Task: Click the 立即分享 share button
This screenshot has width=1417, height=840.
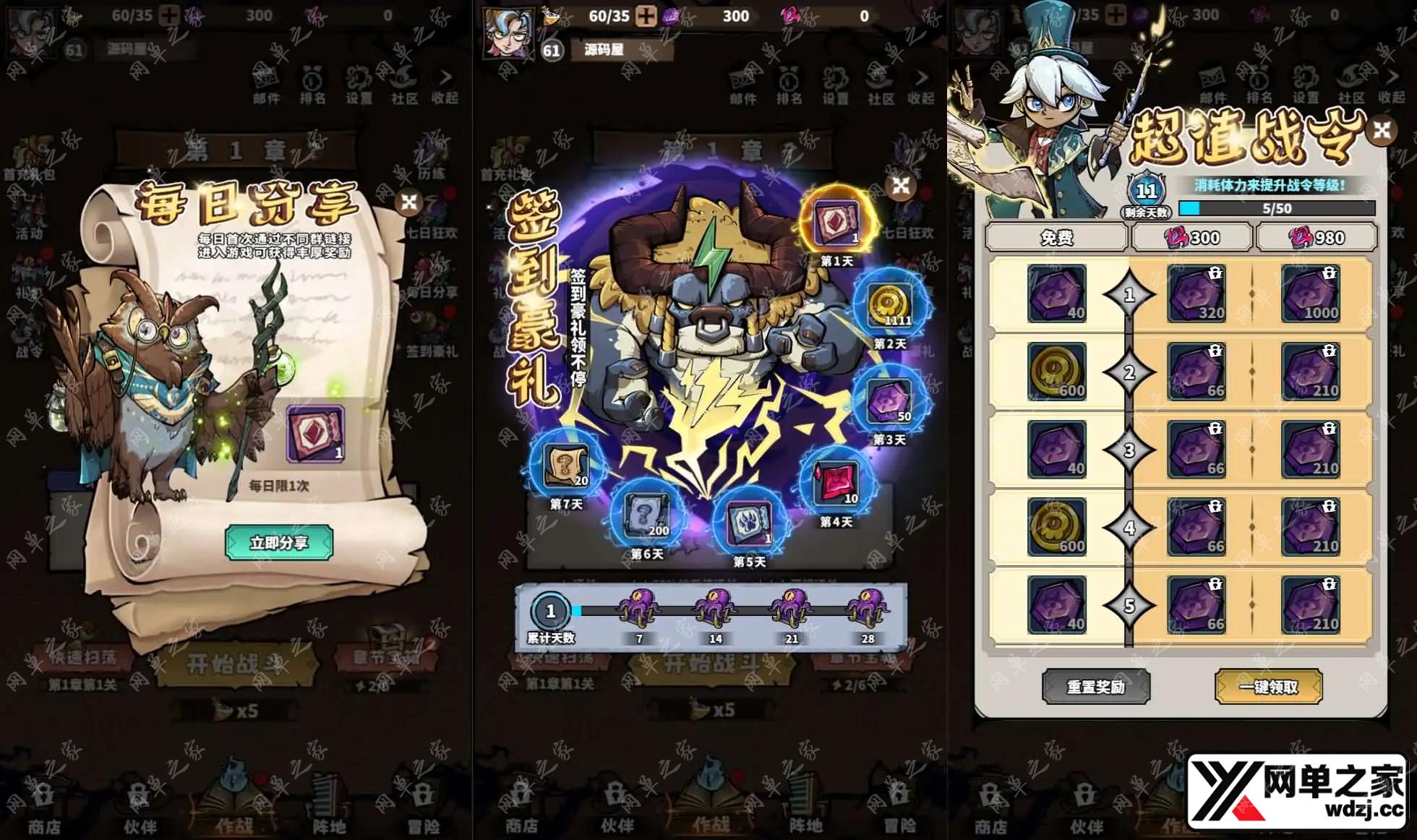Action: 279,542
